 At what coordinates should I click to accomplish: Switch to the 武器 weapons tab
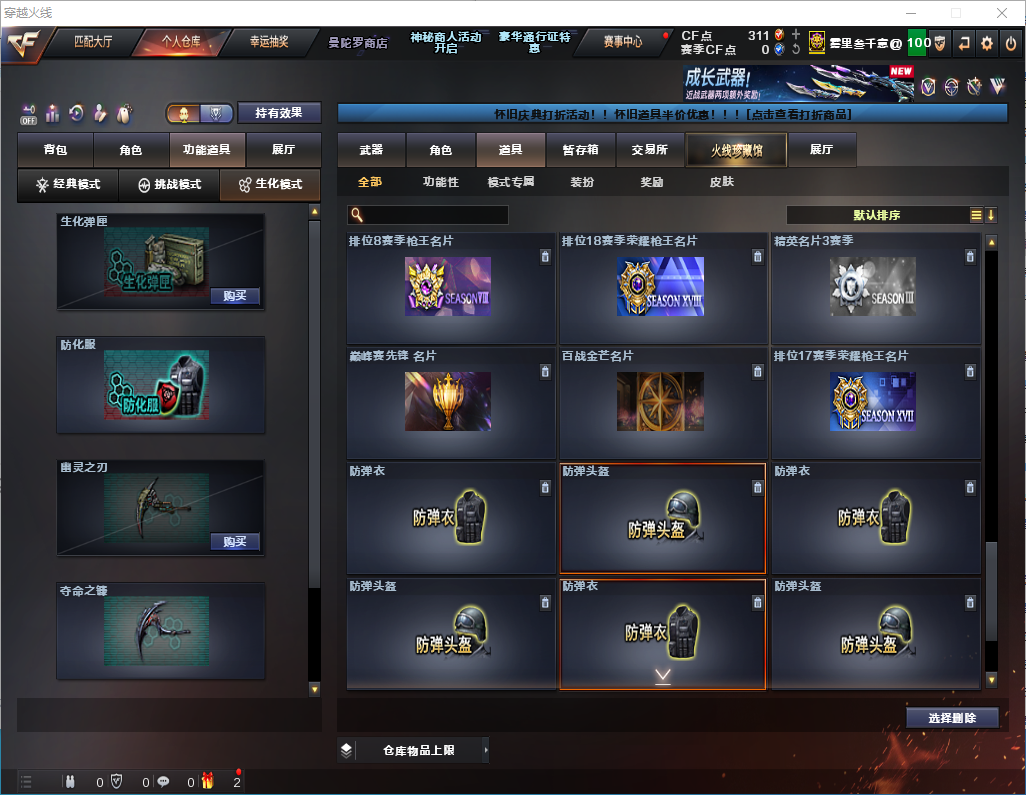tap(371, 150)
